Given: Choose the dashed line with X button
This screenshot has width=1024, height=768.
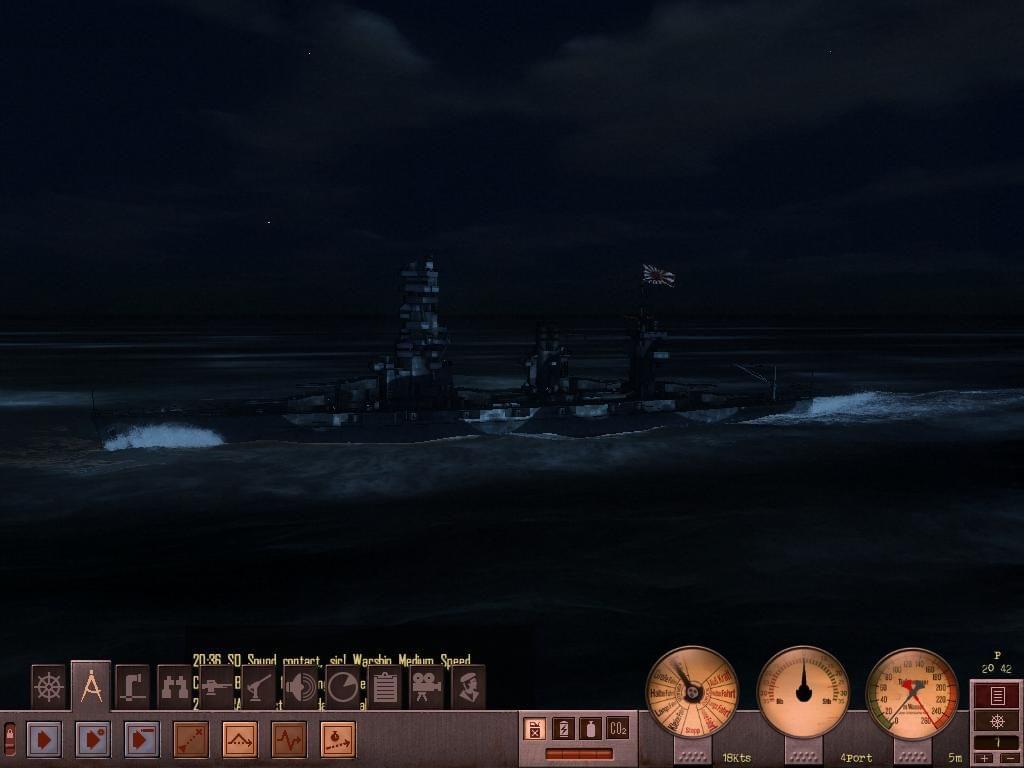Looking at the screenshot, I should [x=191, y=740].
